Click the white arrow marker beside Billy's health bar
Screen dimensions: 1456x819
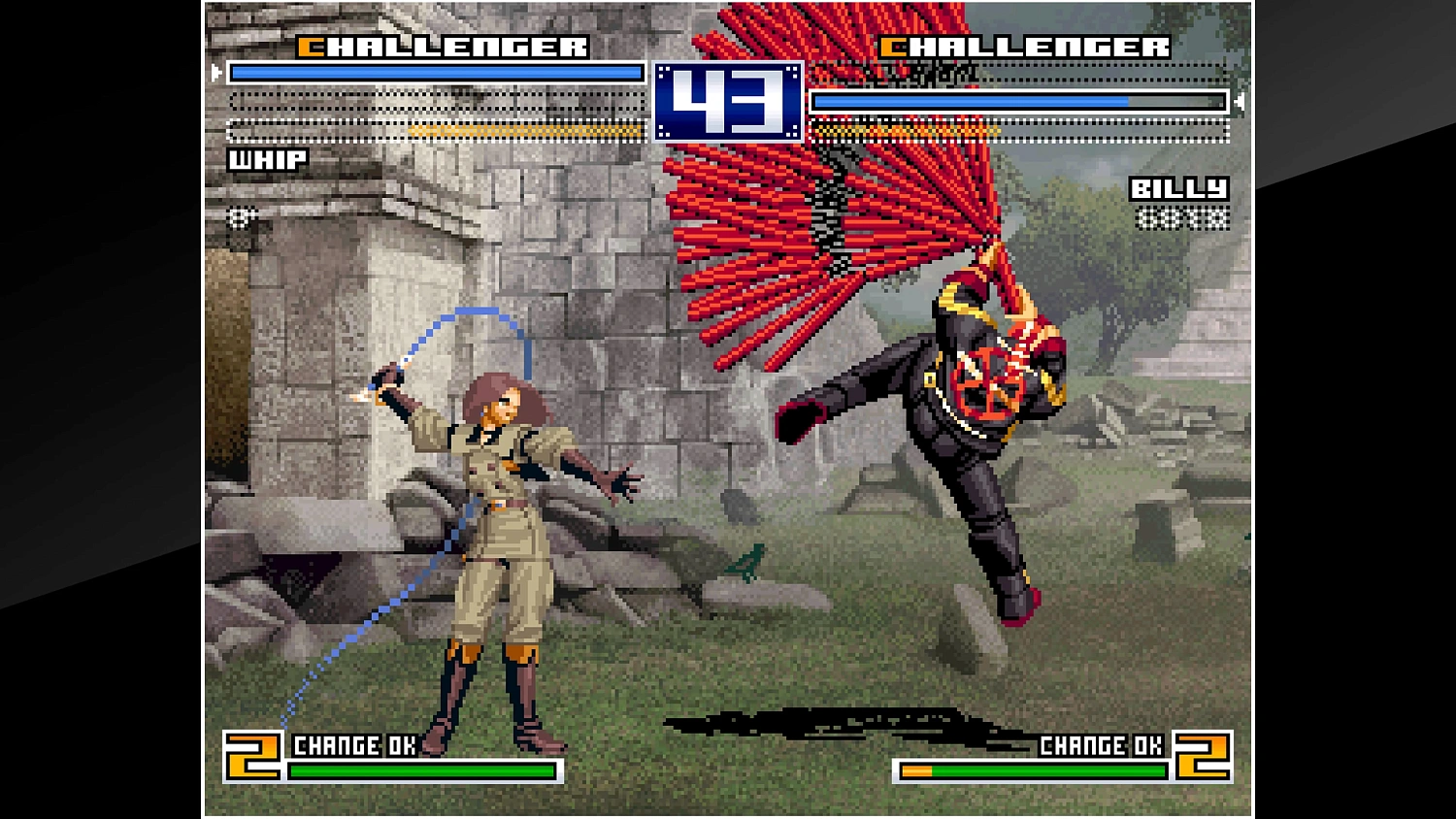click(x=1241, y=100)
